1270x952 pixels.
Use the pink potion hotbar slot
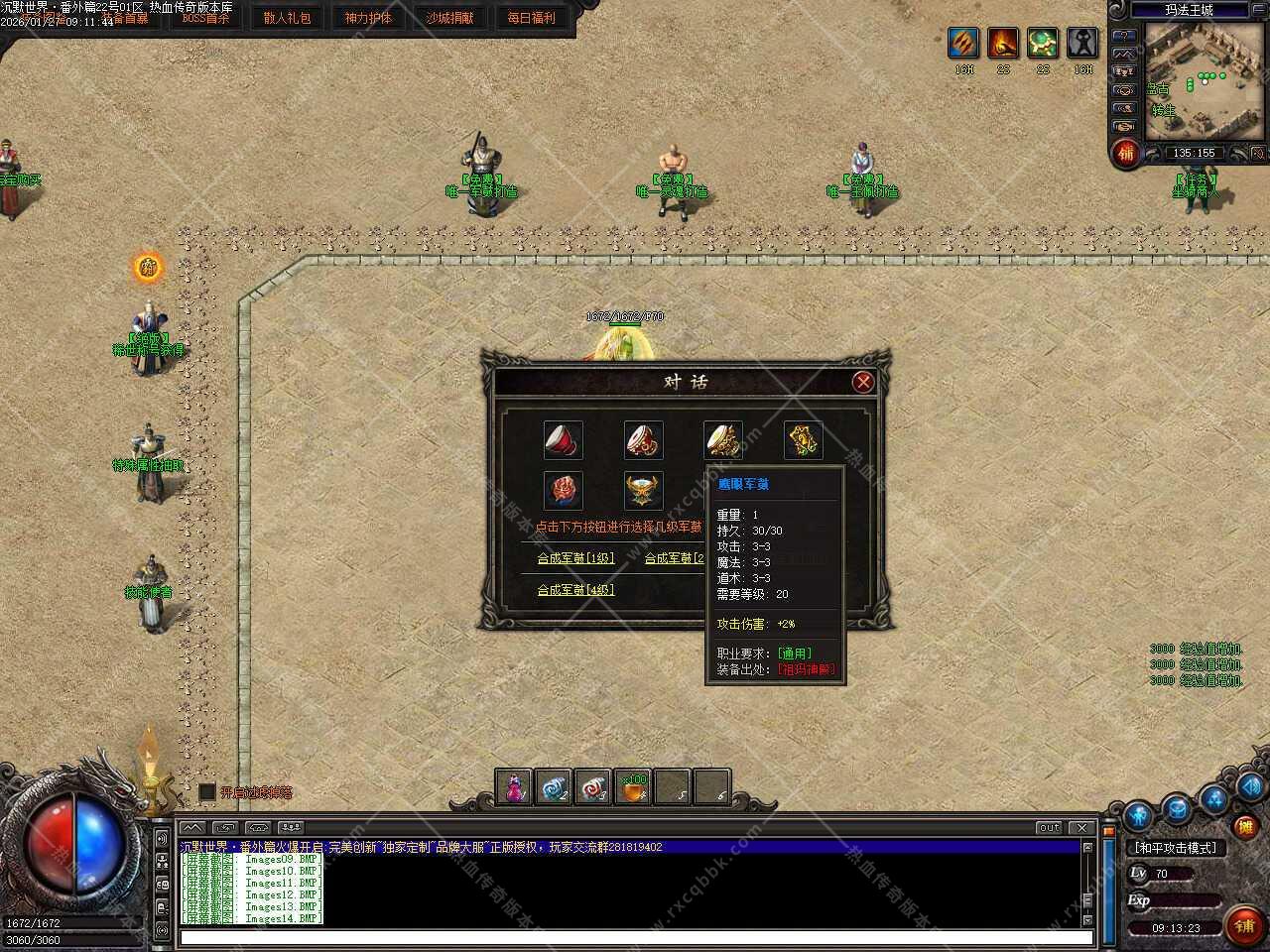(514, 787)
